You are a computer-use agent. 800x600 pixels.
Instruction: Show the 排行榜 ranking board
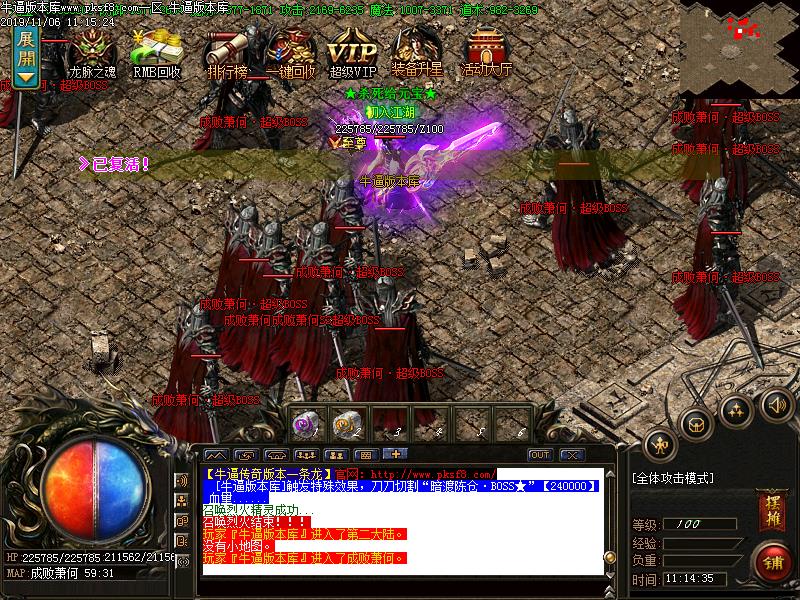(x=227, y=52)
